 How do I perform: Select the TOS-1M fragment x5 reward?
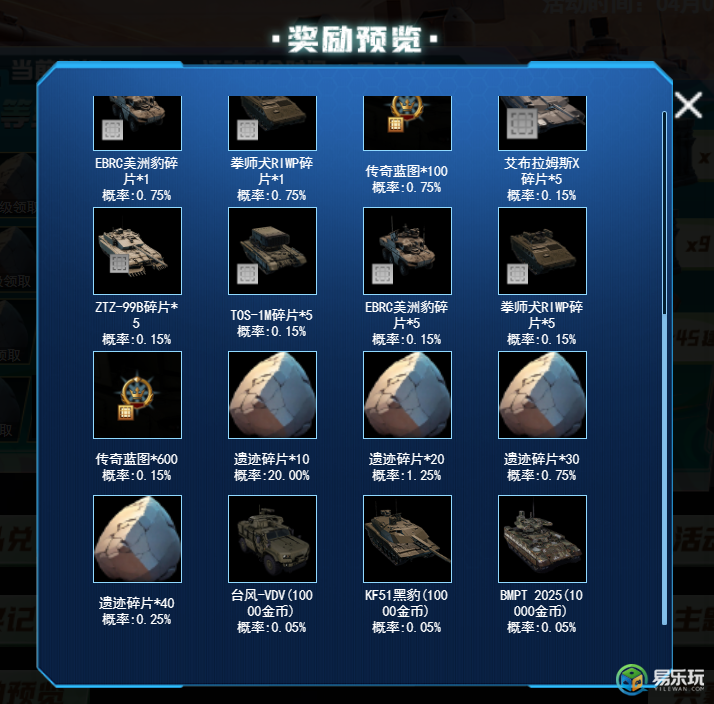click(x=272, y=251)
